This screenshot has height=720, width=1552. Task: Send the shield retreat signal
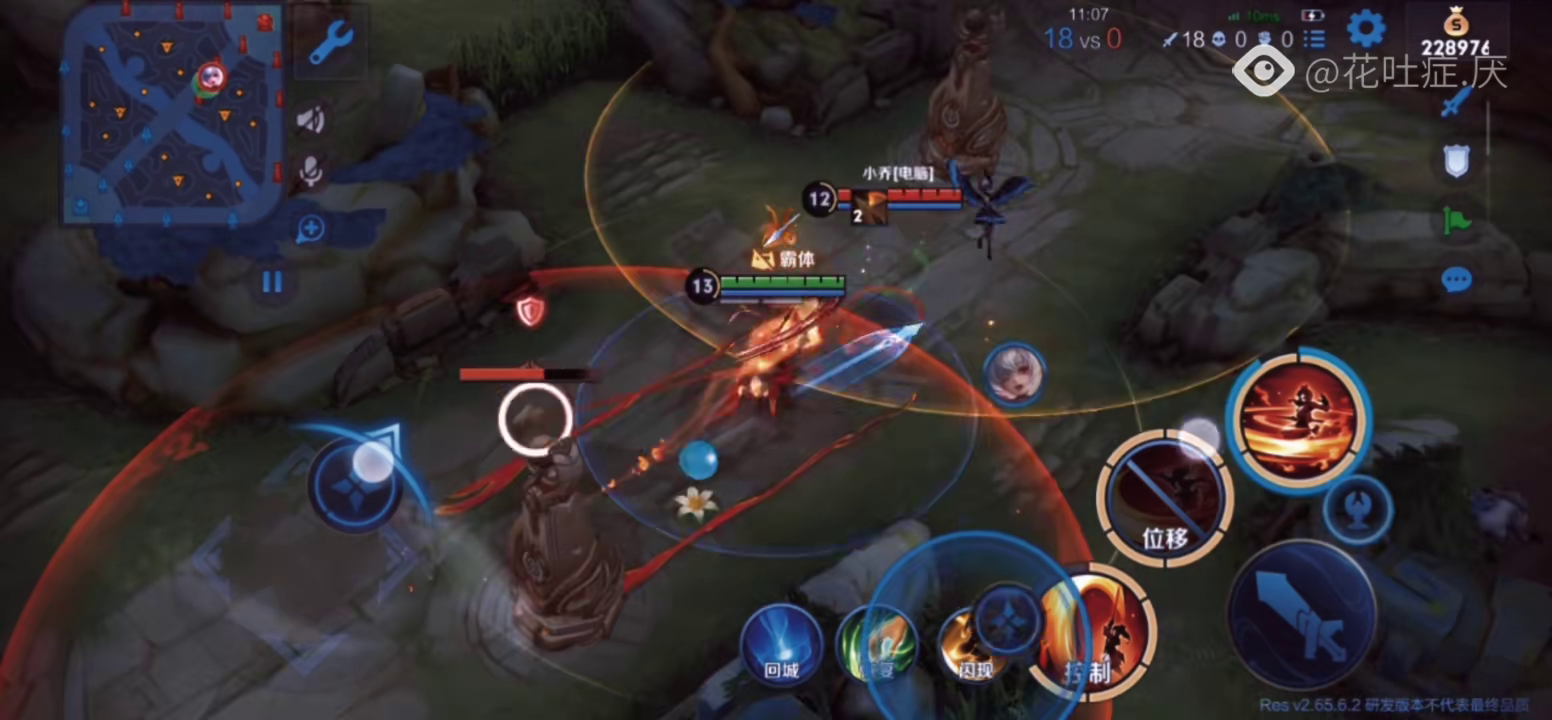(1456, 160)
